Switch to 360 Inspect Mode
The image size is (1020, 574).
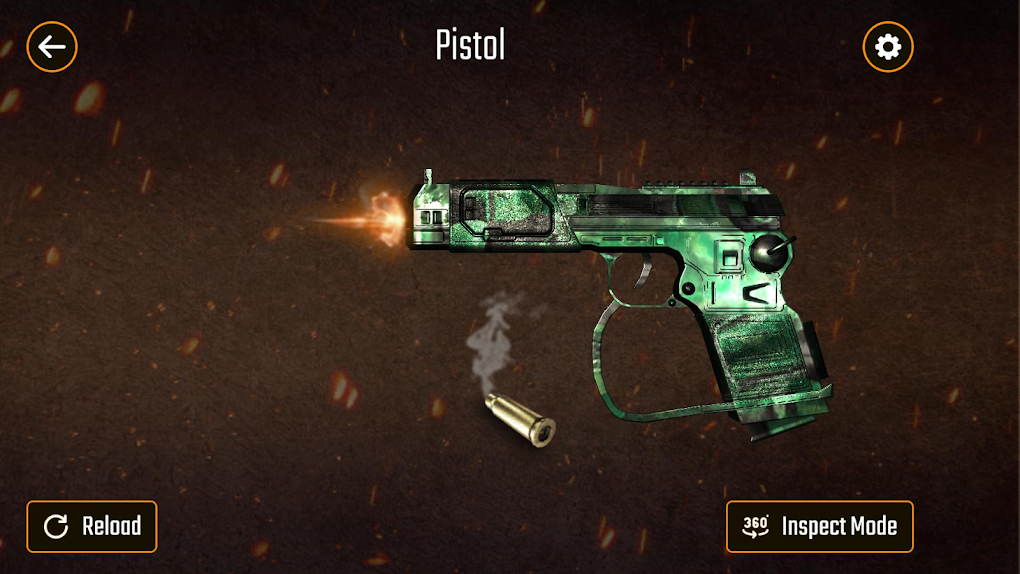coord(819,526)
